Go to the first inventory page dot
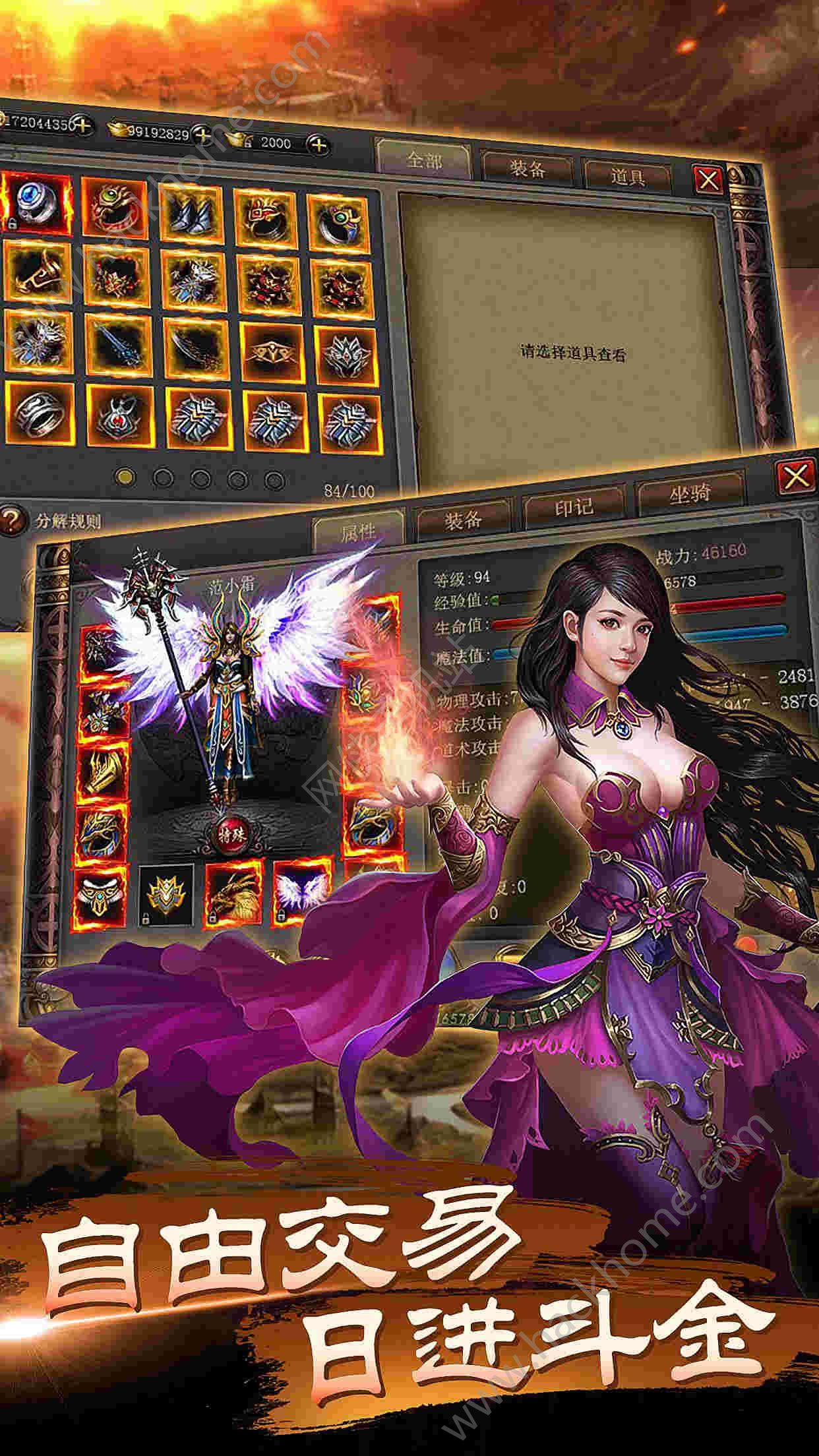Image resolution: width=819 pixels, height=1456 pixels. tap(125, 476)
